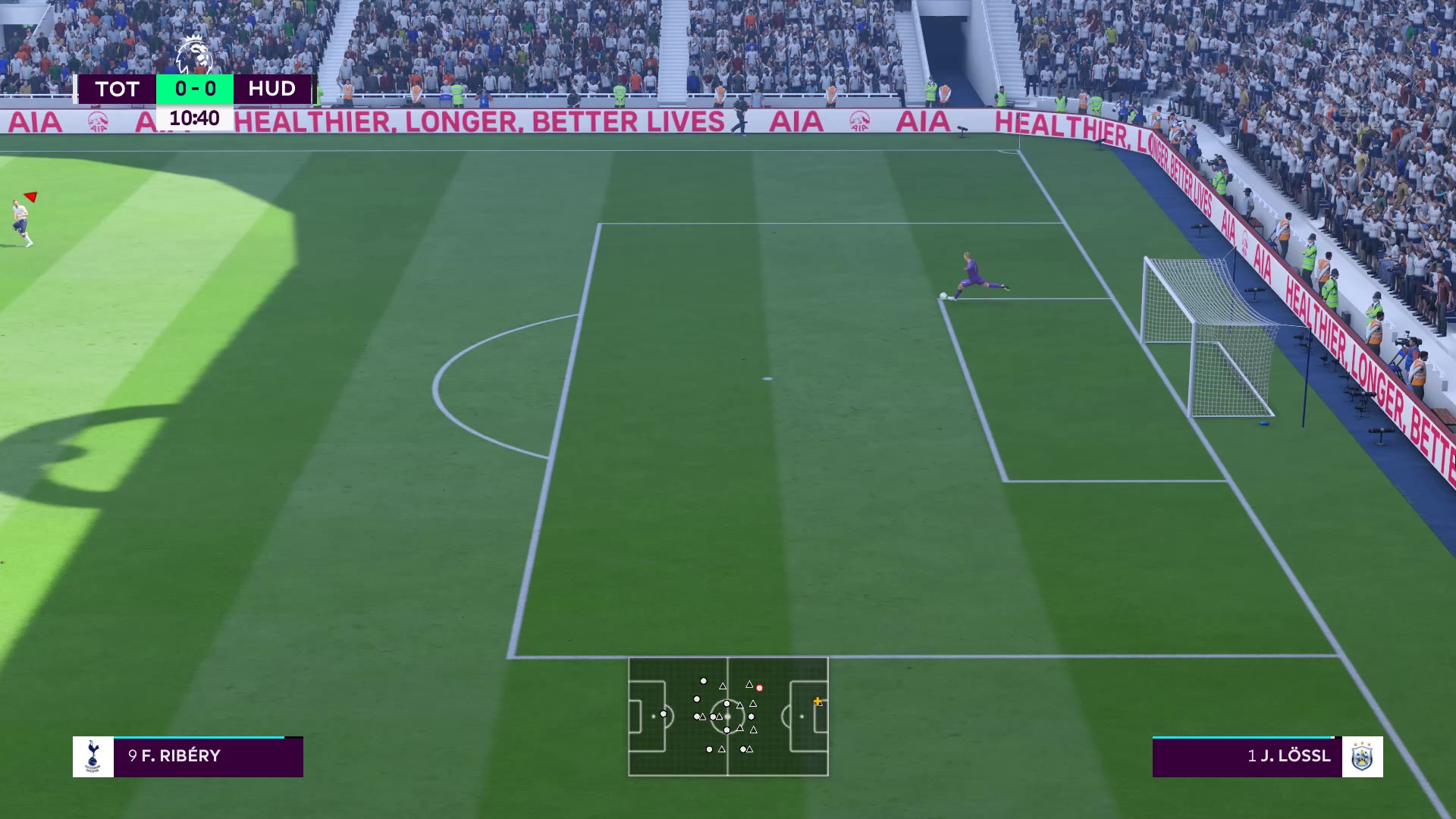Click the Premier League logo on scoreboard
The width and height of the screenshot is (1456, 819).
pos(193,56)
